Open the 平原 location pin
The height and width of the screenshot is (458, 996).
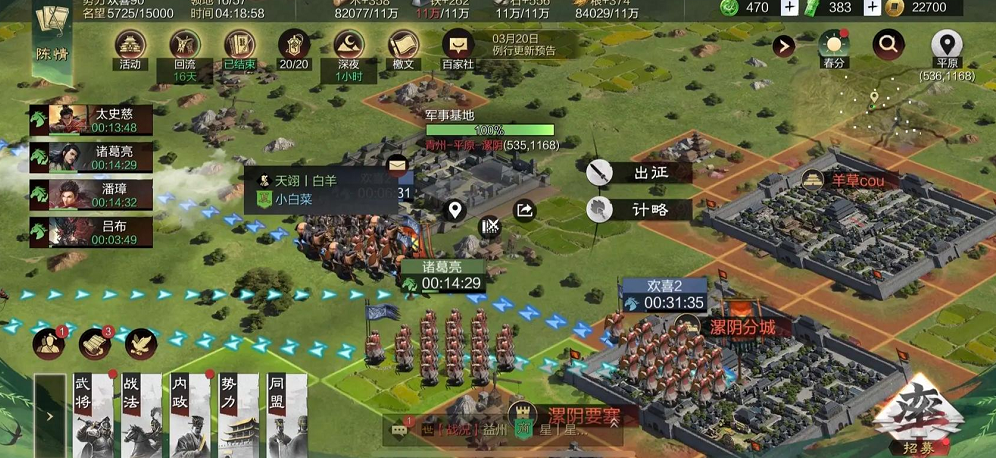click(946, 46)
